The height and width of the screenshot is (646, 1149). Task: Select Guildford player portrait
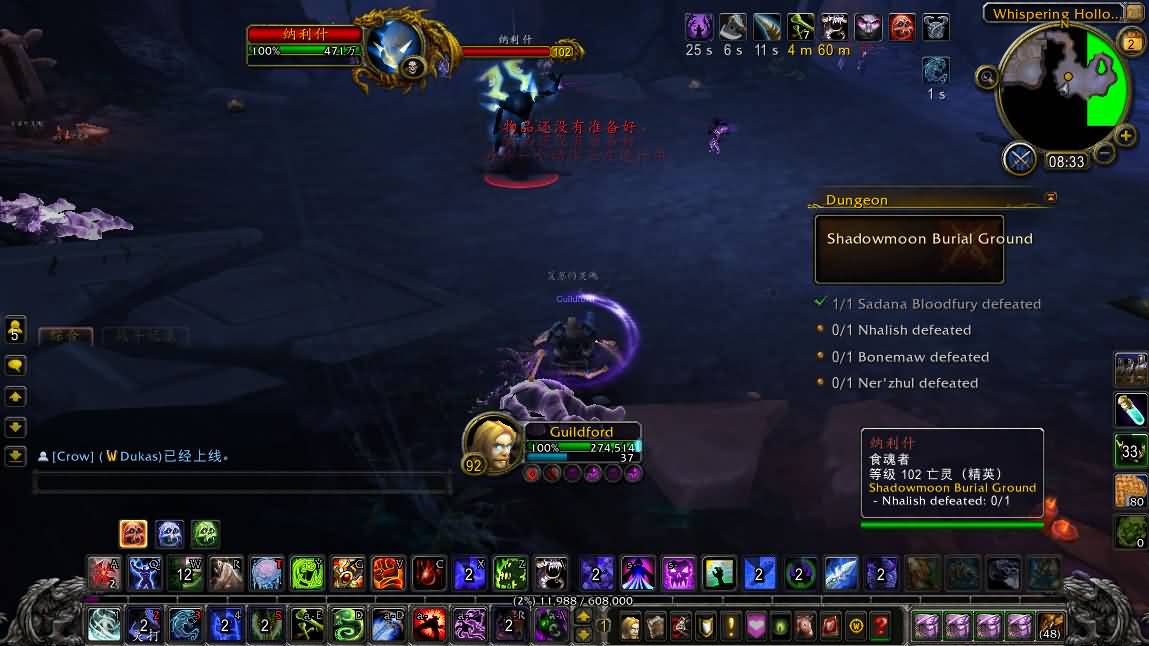492,444
